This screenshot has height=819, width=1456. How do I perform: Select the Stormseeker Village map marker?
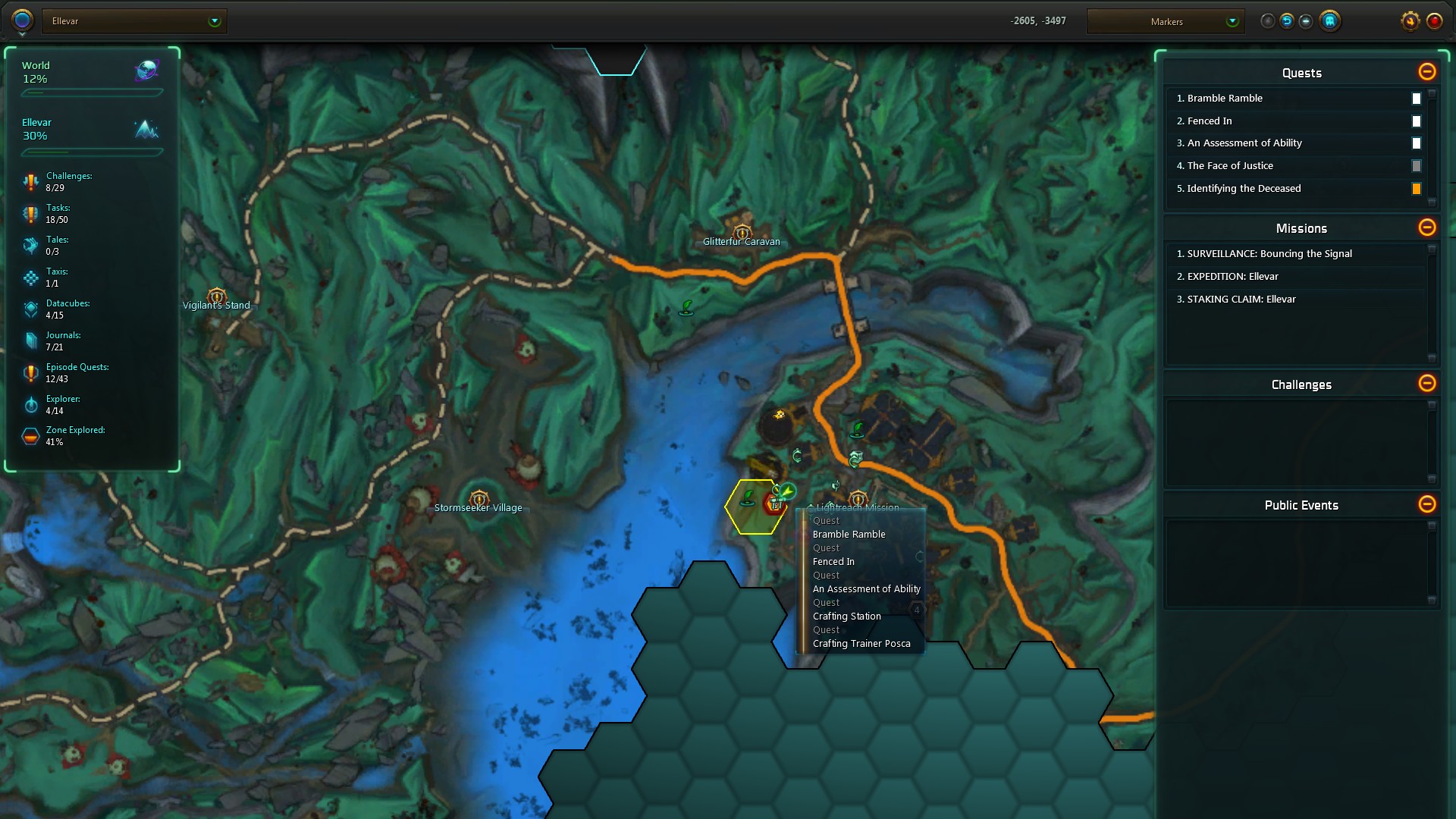(x=479, y=500)
